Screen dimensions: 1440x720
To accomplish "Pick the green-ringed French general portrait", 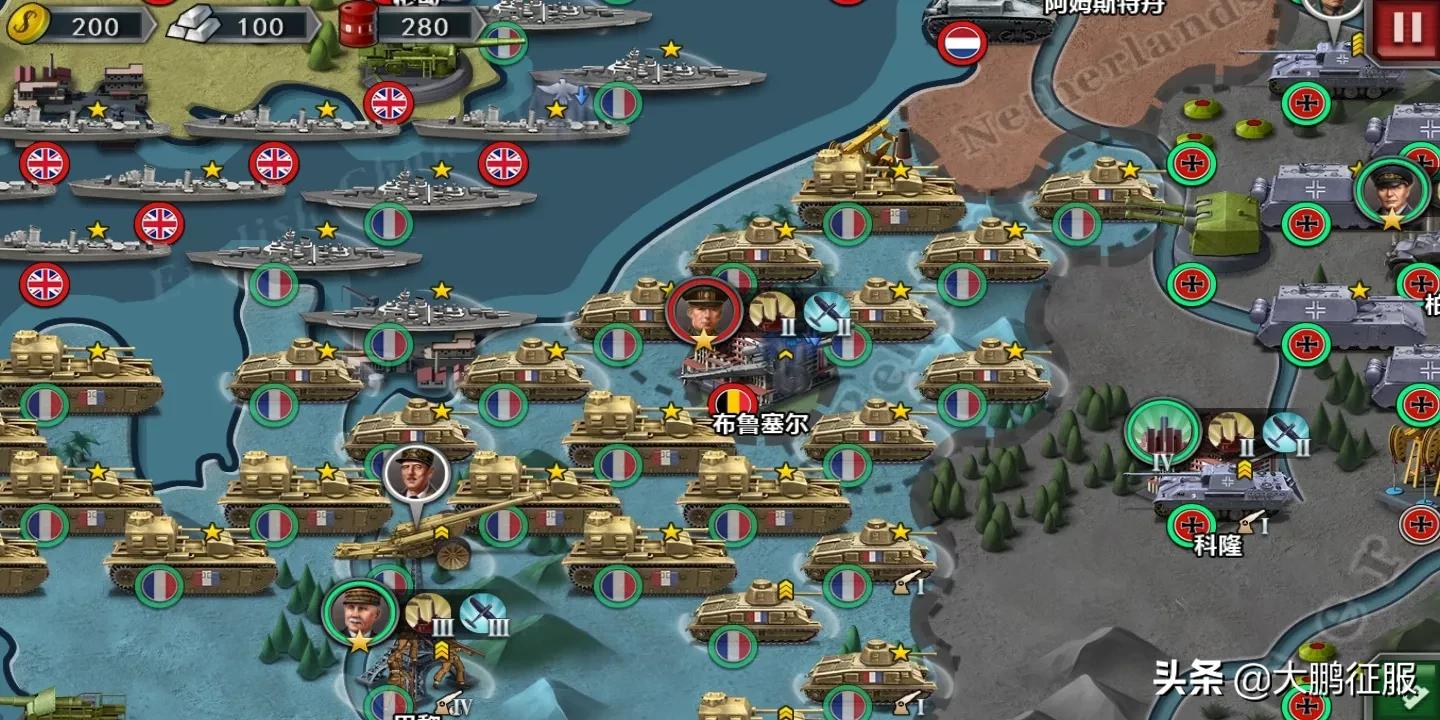I will point(359,613).
